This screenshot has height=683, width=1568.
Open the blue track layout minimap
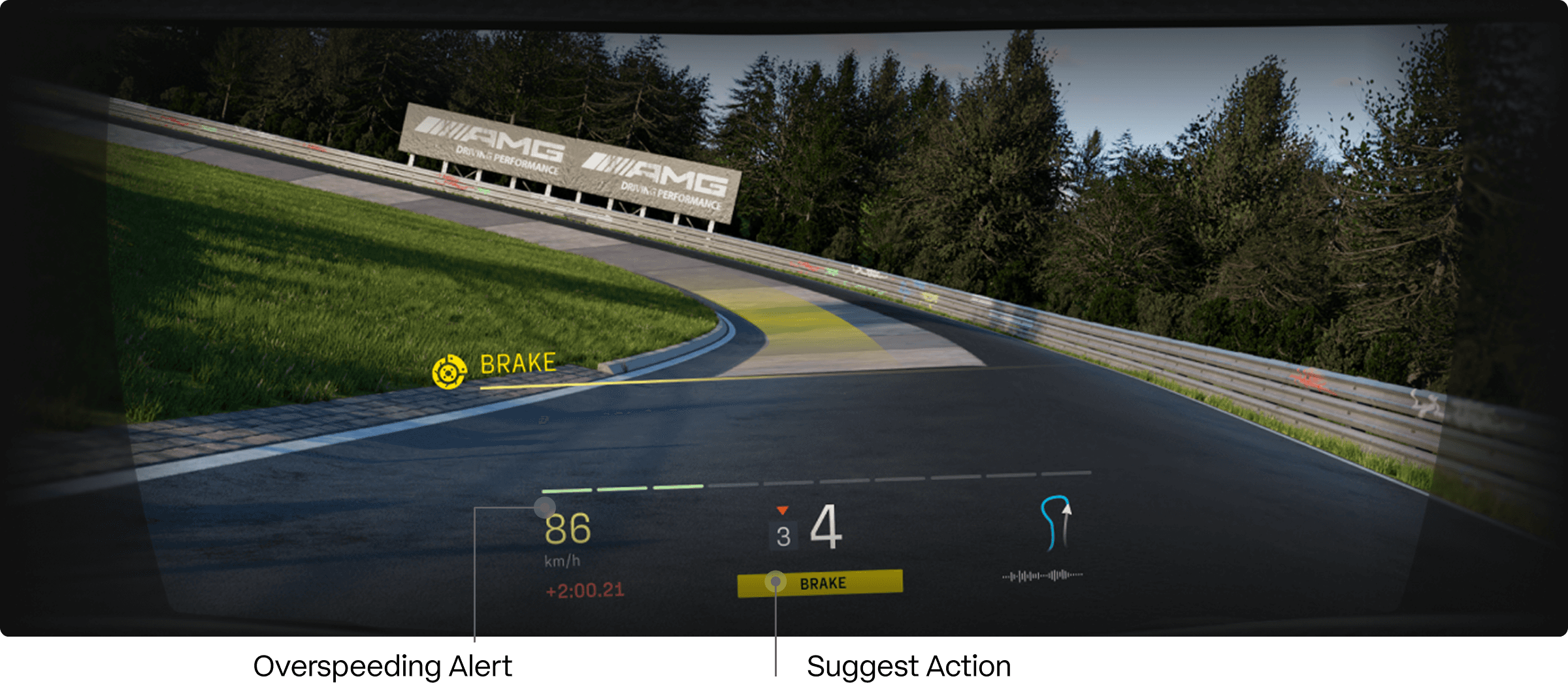(1054, 524)
